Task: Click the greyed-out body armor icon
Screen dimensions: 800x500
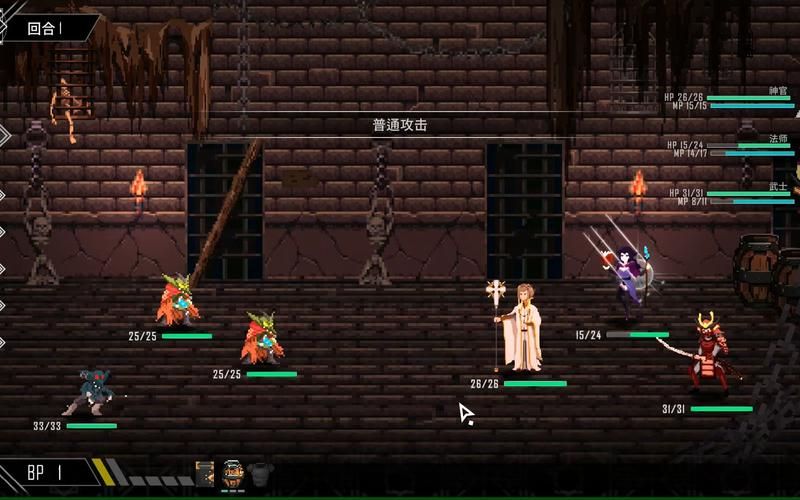Action: 260,472
